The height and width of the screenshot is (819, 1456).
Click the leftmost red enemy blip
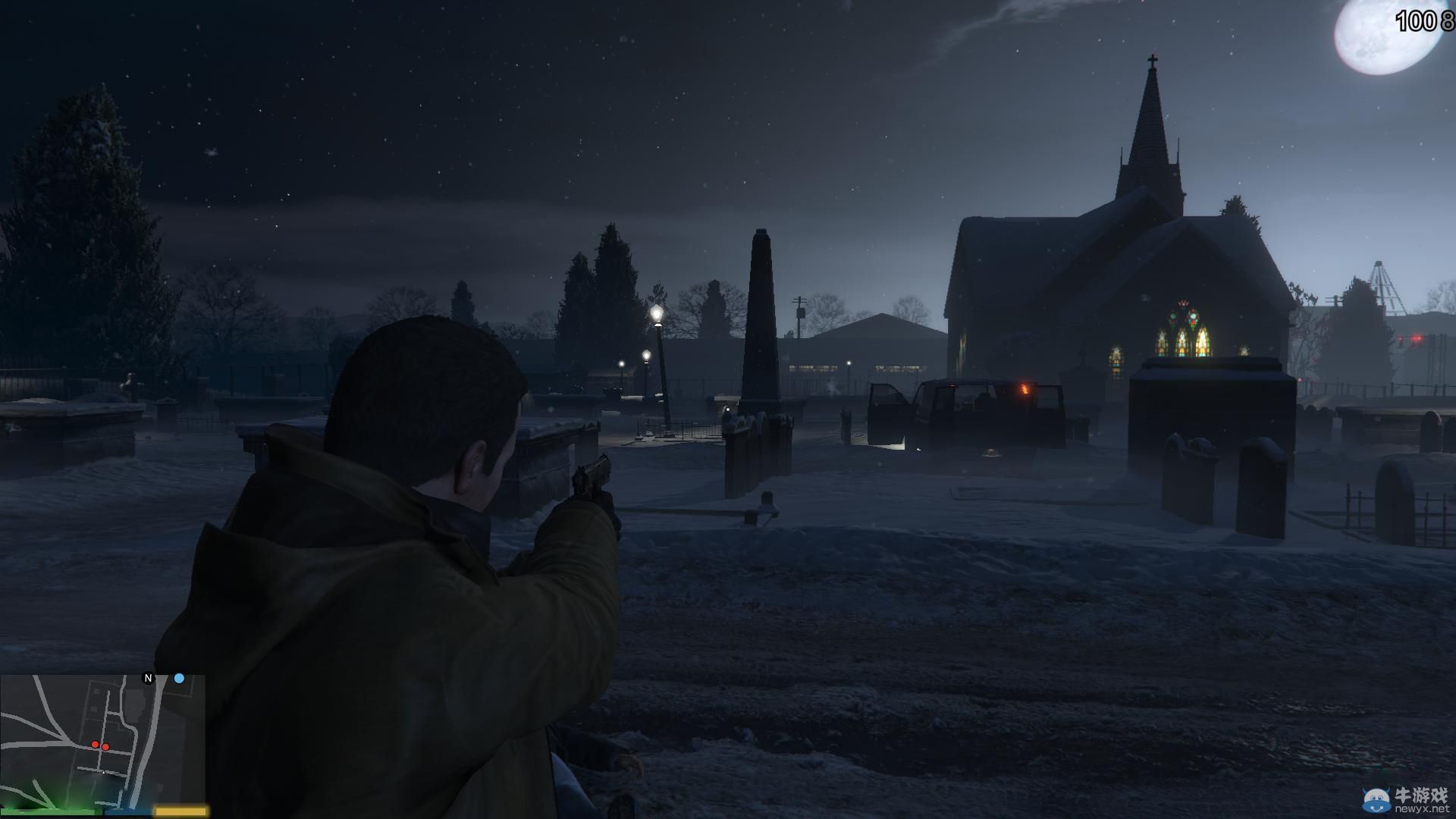96,745
